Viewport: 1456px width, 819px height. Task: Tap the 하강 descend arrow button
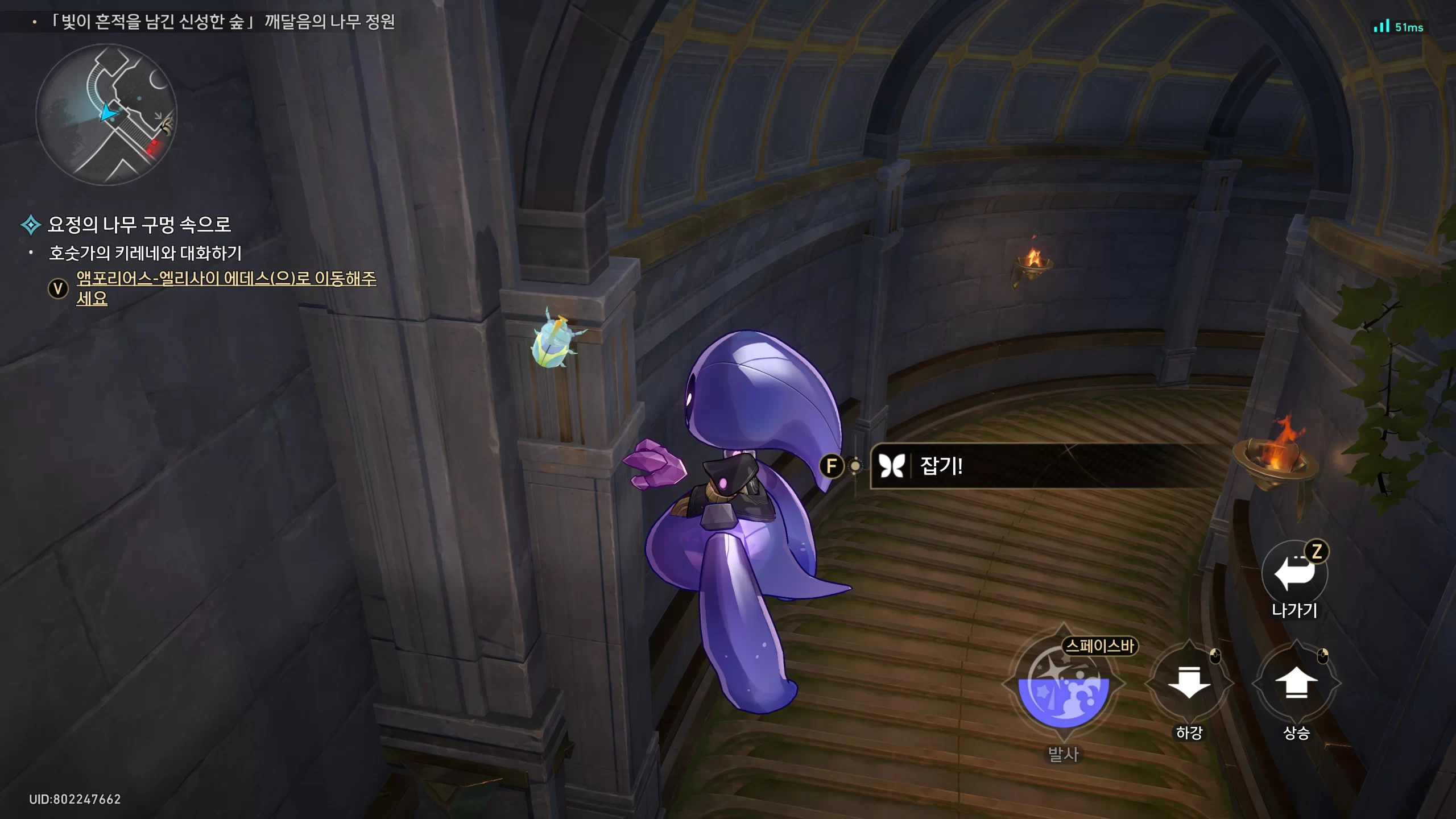tap(1189, 682)
